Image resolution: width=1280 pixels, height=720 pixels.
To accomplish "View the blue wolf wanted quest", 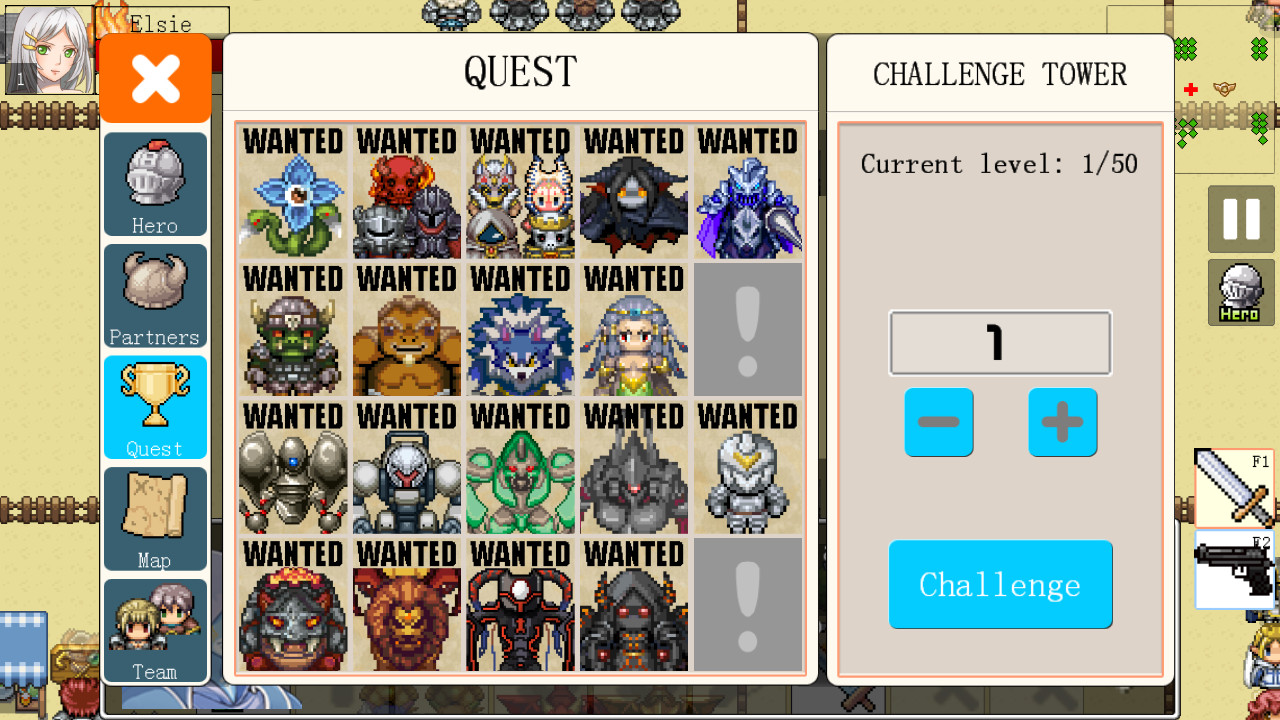I will 519,330.
